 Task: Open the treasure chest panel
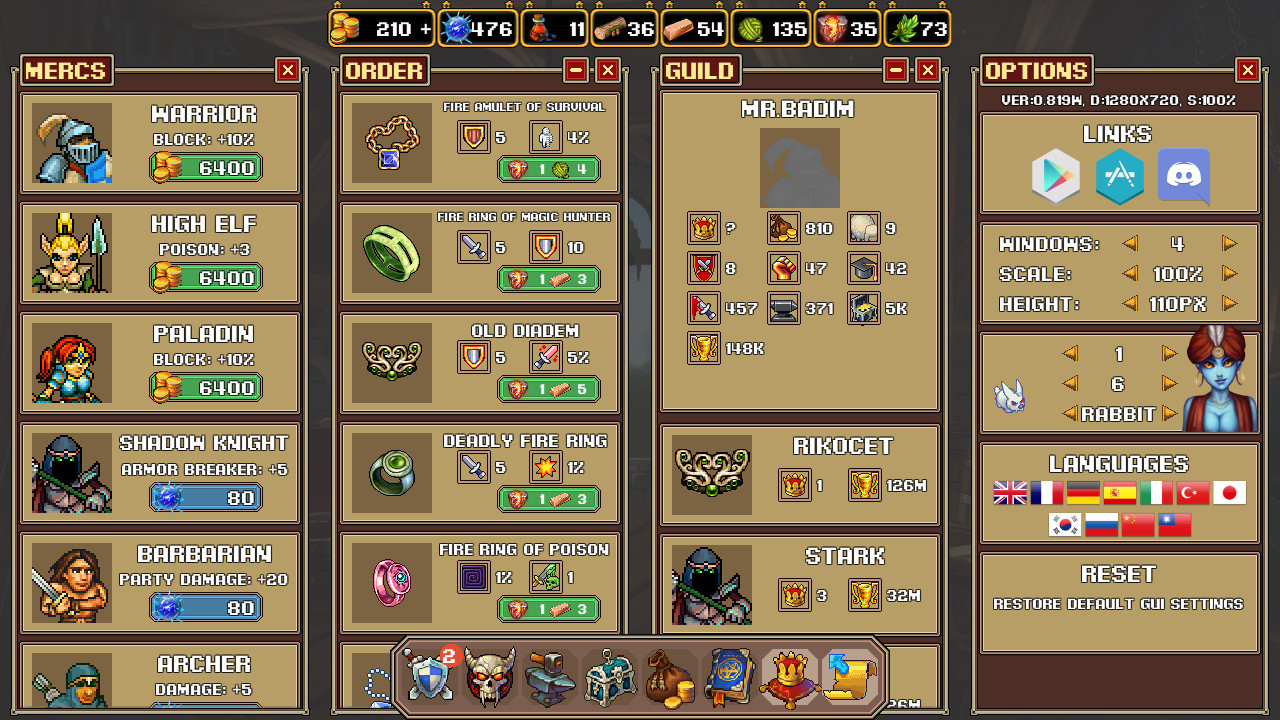(609, 678)
